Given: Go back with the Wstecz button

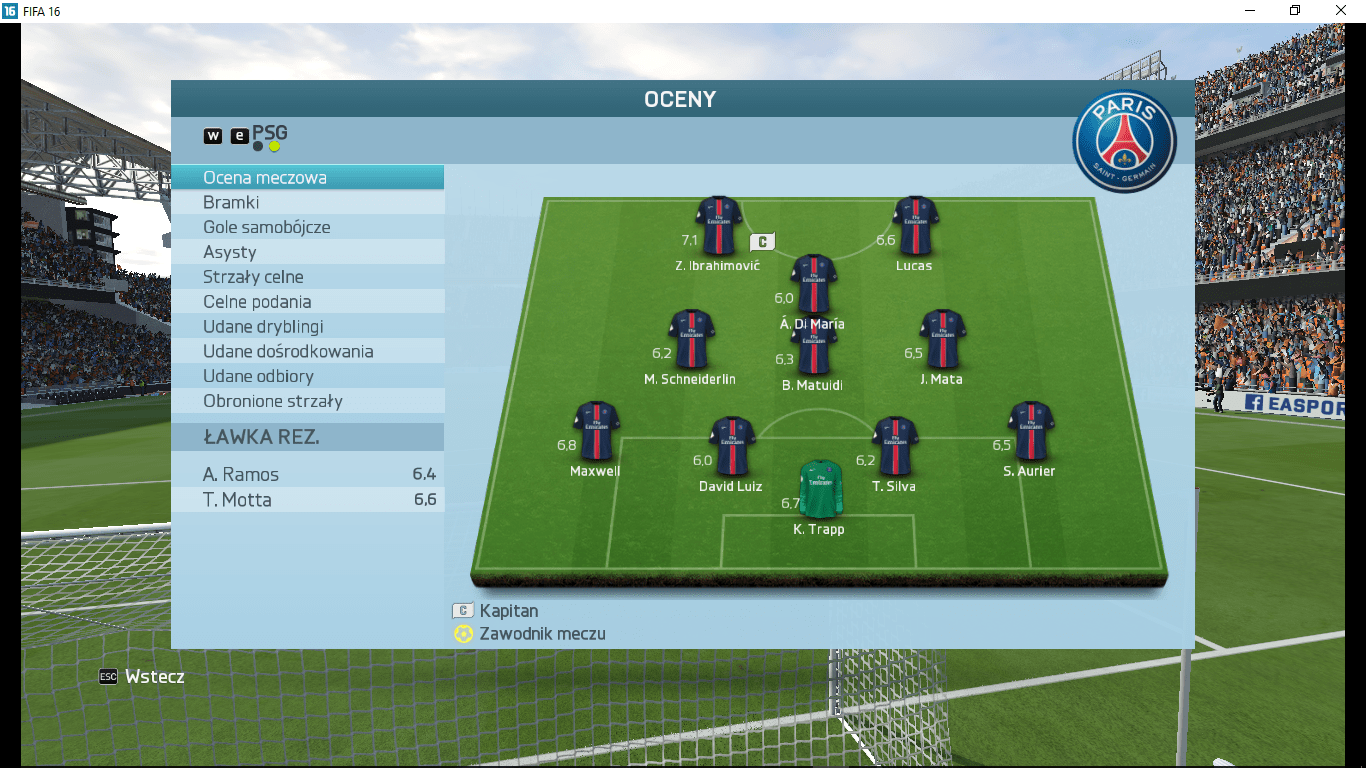Looking at the screenshot, I should 142,677.
